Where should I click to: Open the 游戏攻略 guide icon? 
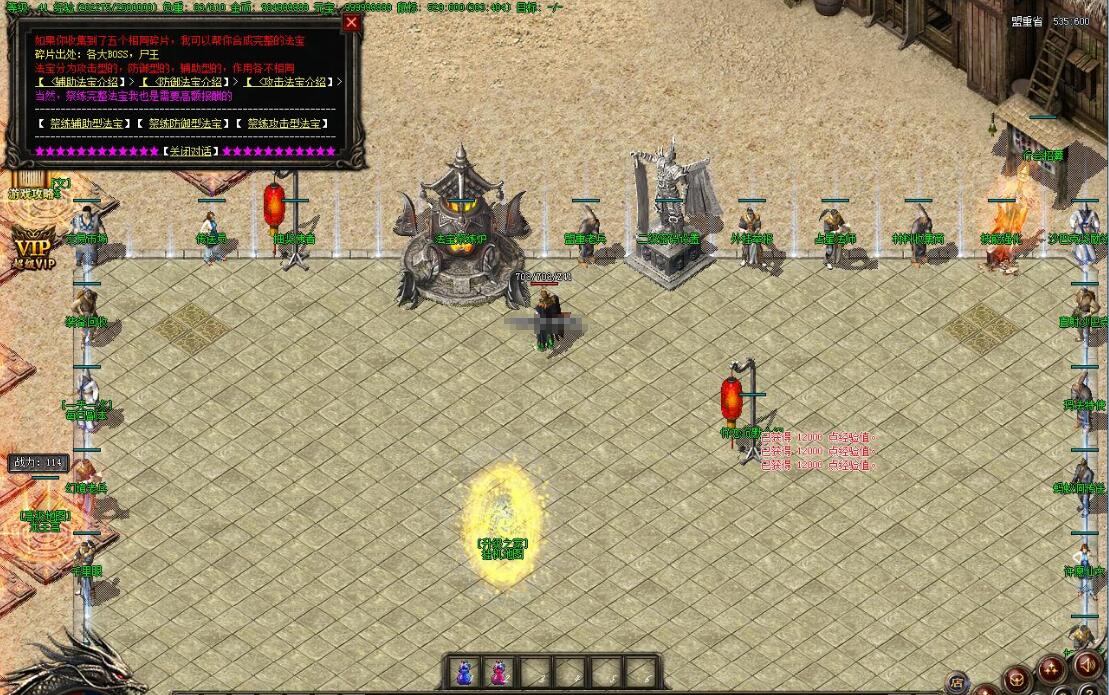point(30,186)
